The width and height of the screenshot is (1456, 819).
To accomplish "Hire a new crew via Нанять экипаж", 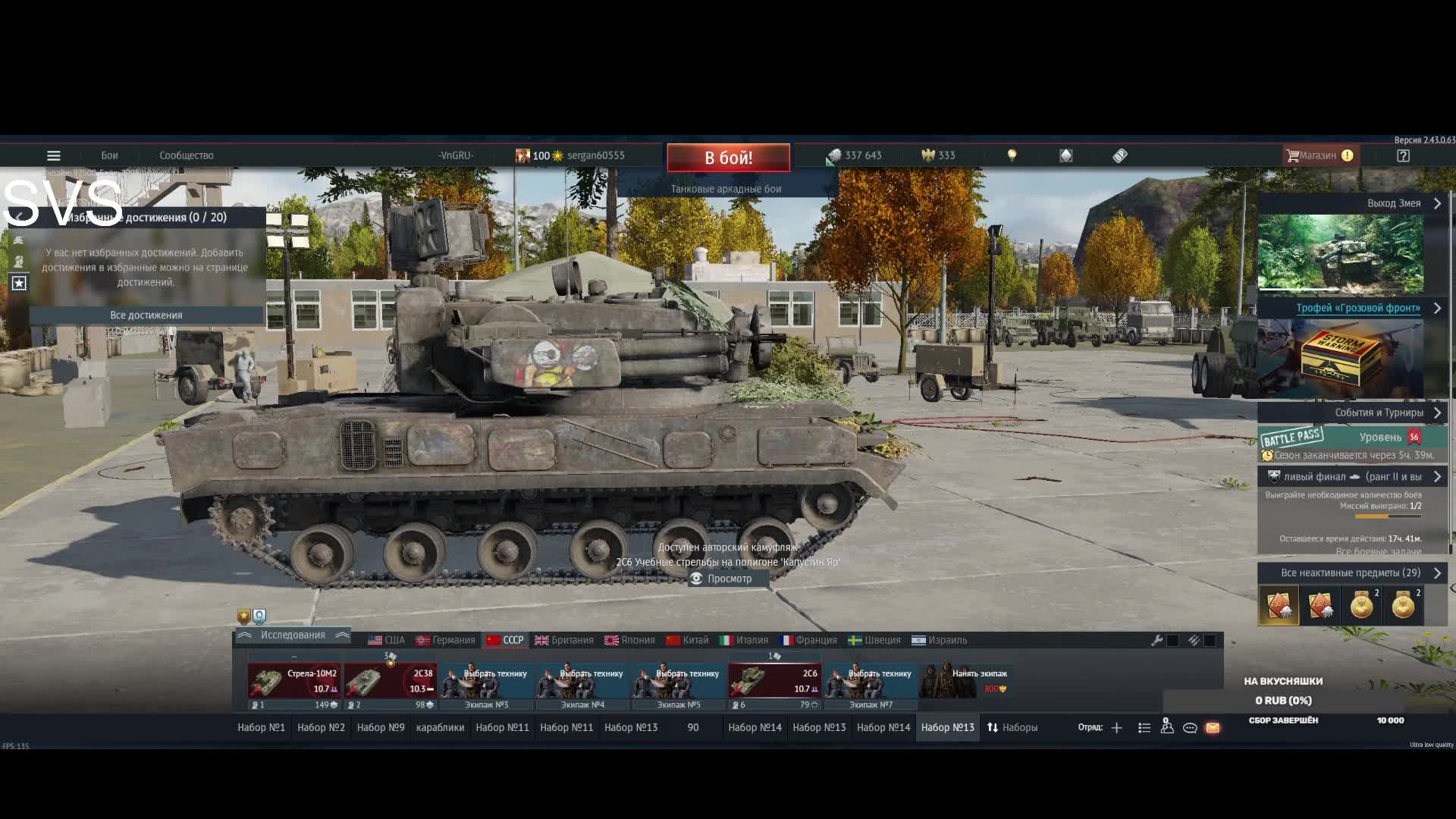I will [965, 680].
